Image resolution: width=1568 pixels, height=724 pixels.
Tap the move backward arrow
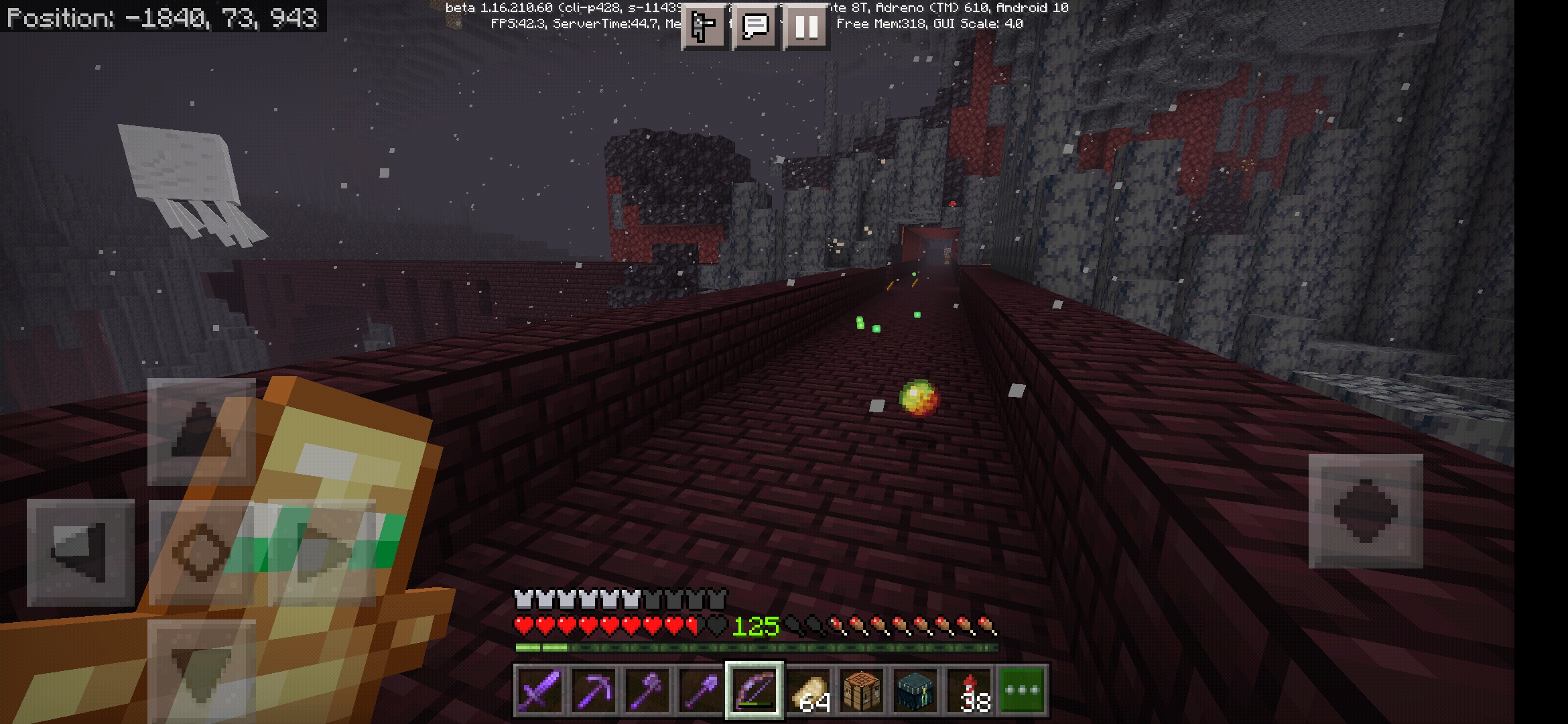click(201, 670)
